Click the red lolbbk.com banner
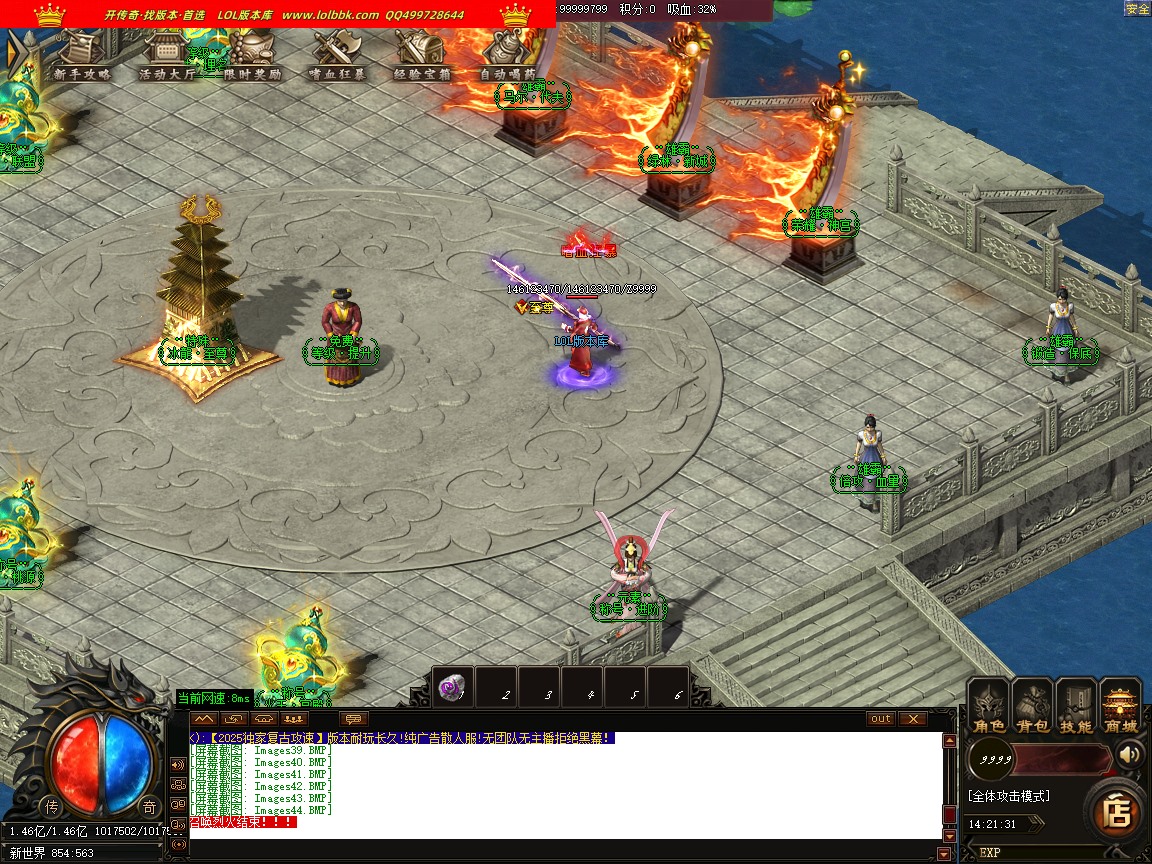Image resolution: width=1152 pixels, height=864 pixels. point(278,14)
